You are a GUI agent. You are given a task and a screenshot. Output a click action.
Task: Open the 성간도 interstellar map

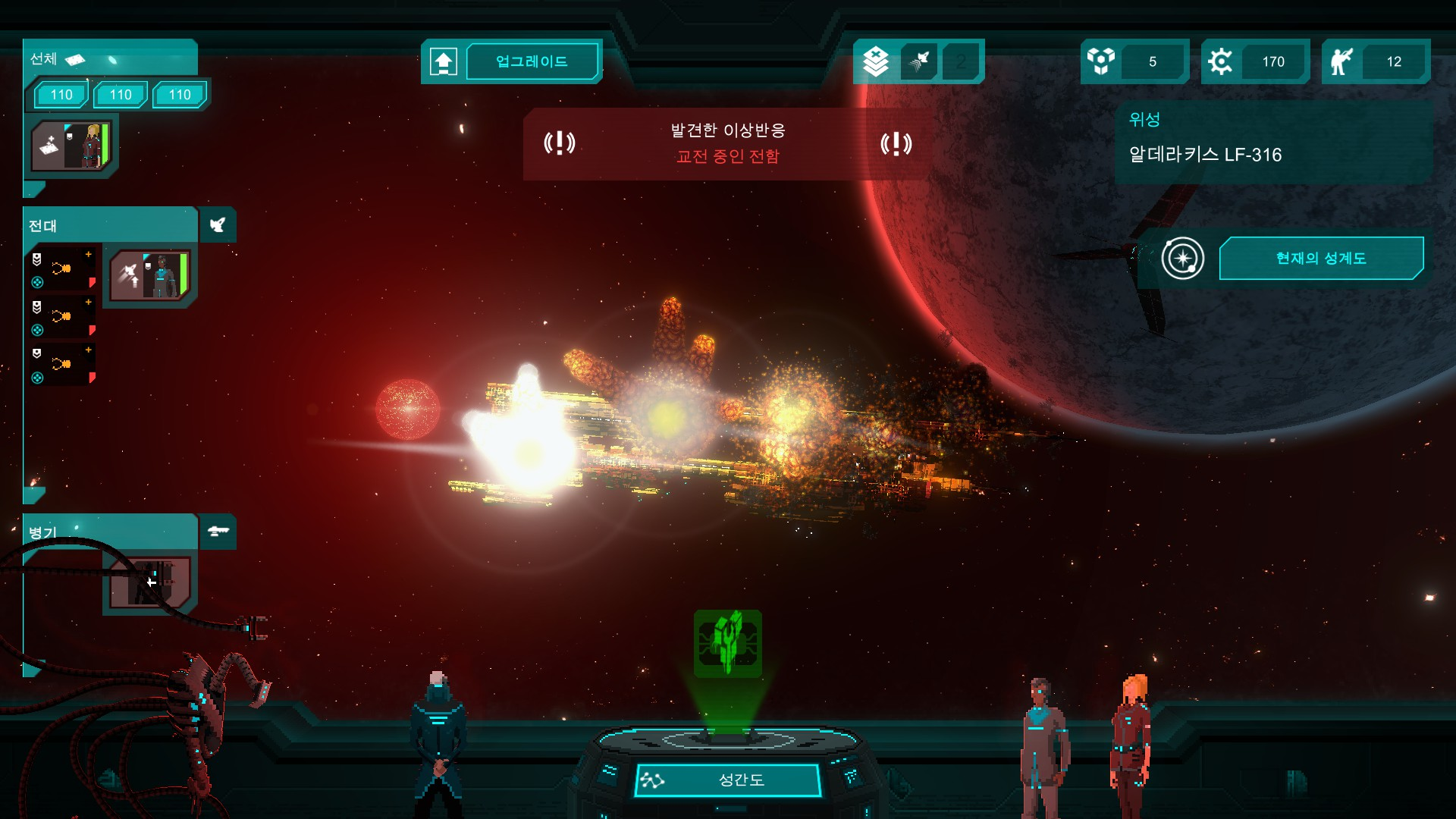pos(728,780)
